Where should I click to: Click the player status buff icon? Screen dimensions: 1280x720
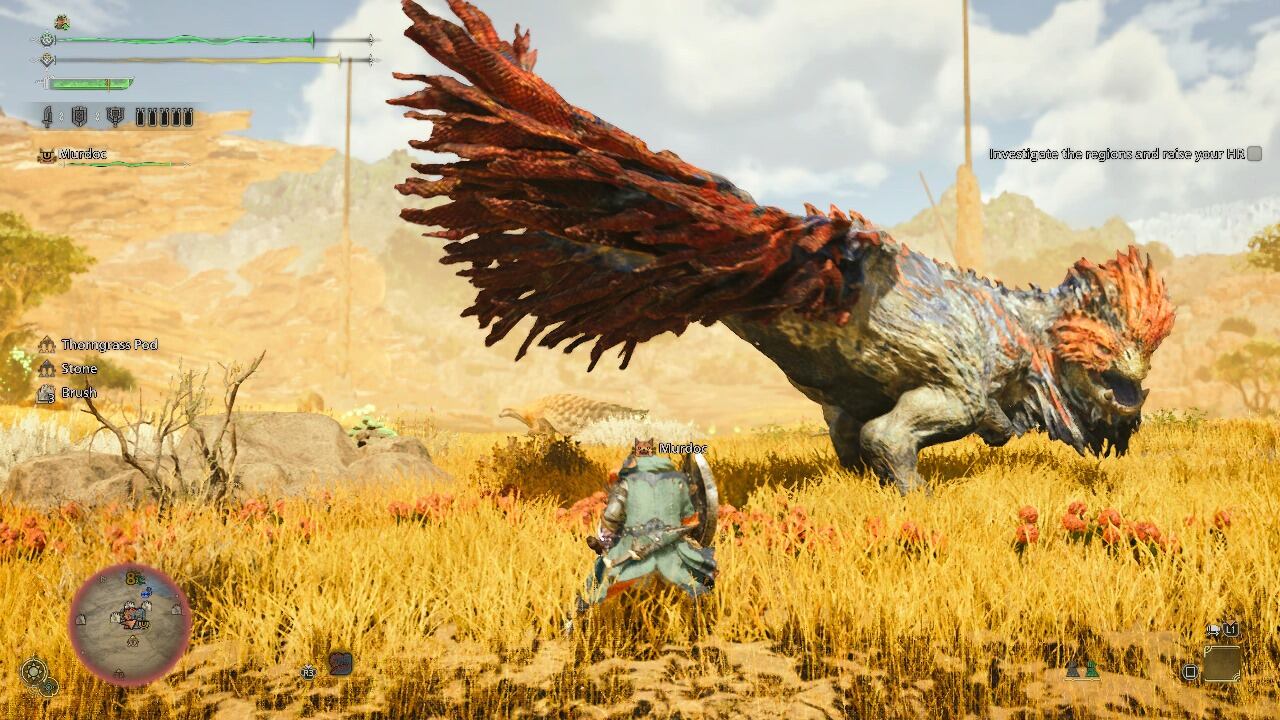62,22
